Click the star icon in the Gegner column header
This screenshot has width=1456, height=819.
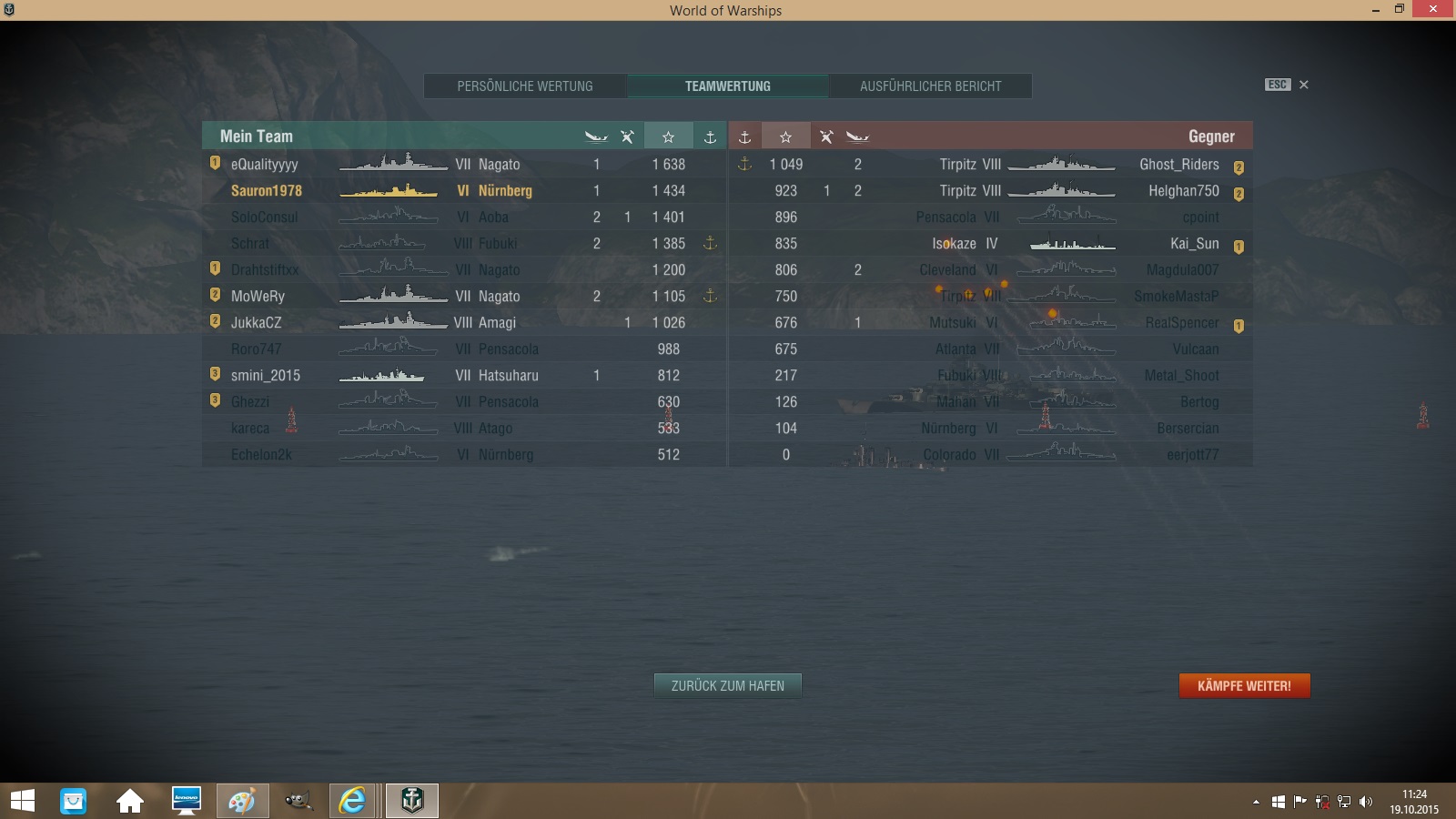pyautogui.click(x=785, y=136)
